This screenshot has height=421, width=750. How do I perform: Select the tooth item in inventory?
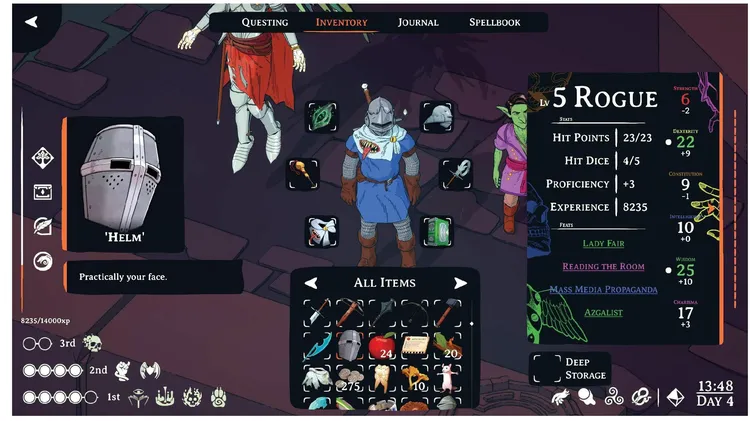coord(382,378)
